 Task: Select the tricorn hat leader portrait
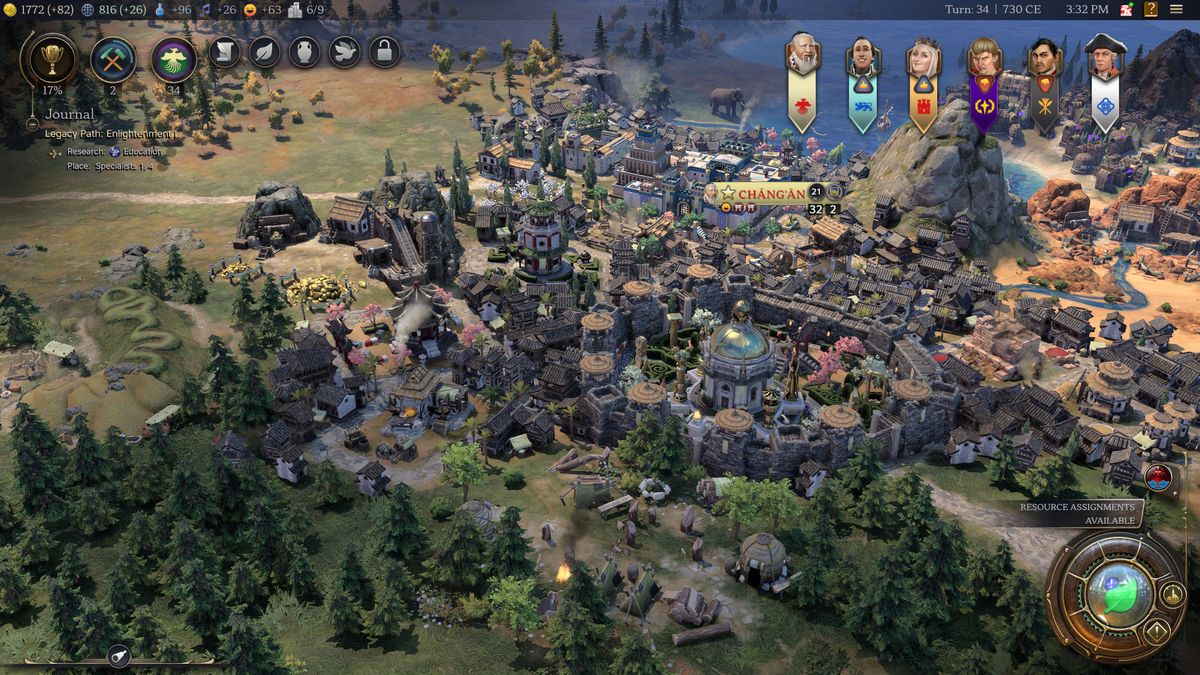click(1104, 58)
